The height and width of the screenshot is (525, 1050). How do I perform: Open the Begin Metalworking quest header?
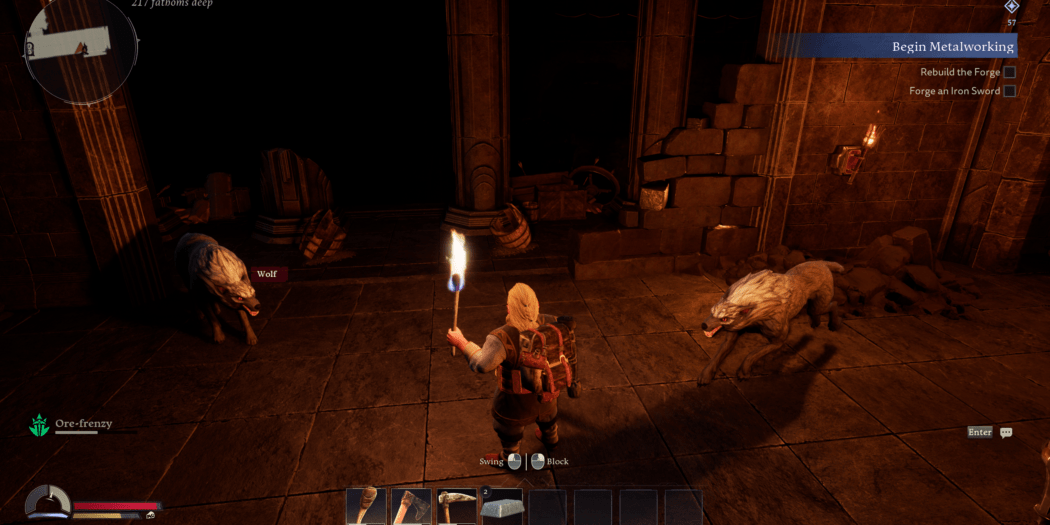tap(952, 46)
